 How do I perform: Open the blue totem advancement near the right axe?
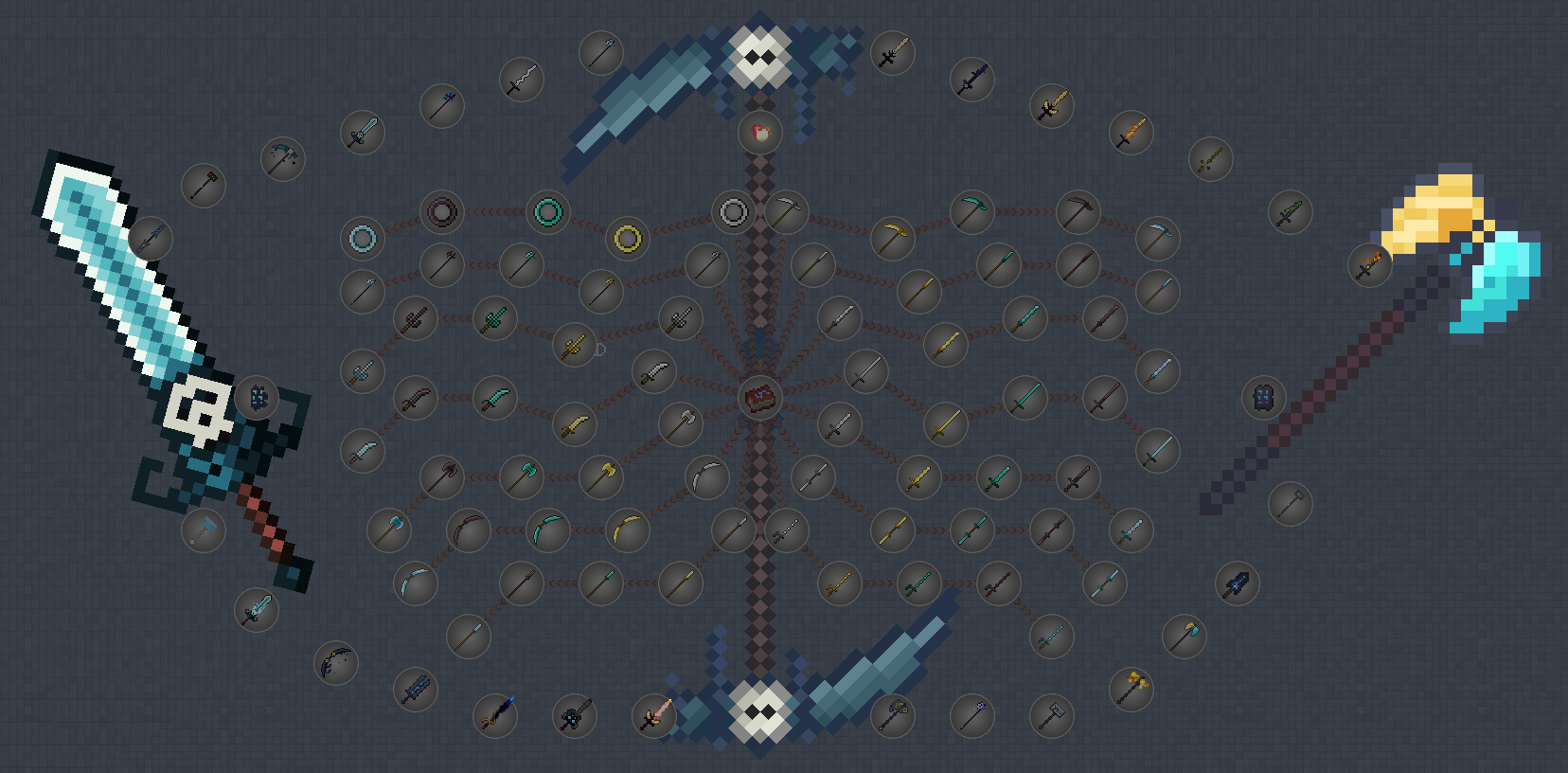[1266, 399]
